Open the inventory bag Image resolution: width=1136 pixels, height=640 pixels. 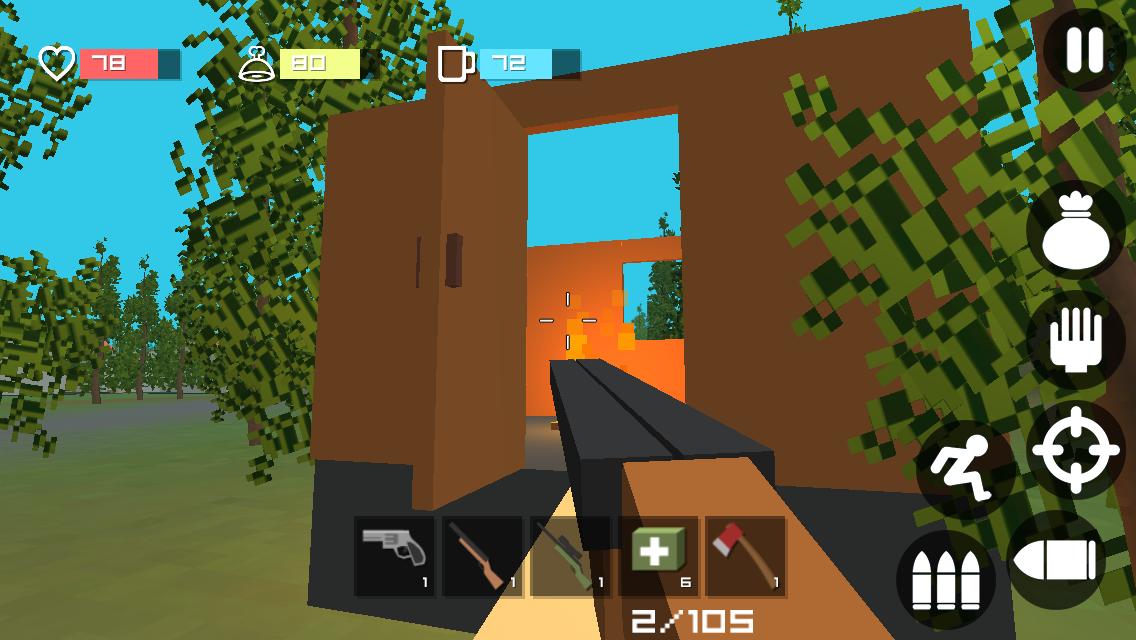coord(1075,230)
